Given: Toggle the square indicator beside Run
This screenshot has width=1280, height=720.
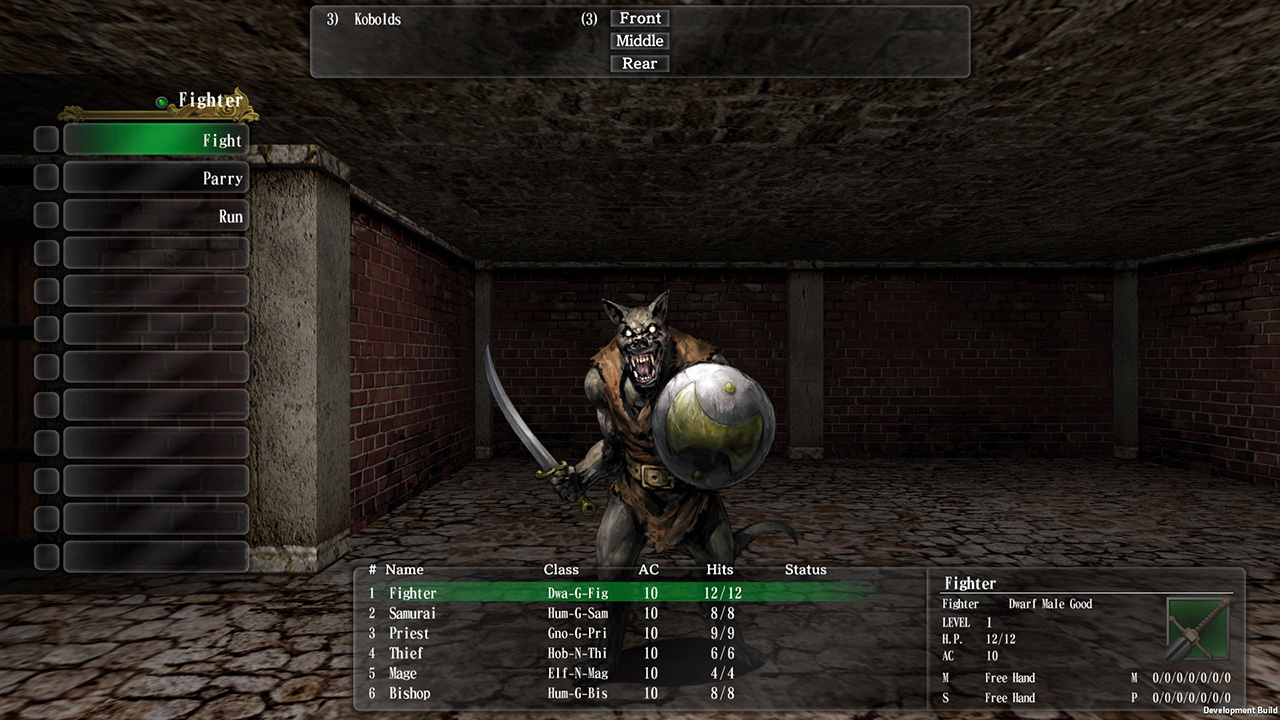Looking at the screenshot, I should 45,214.
